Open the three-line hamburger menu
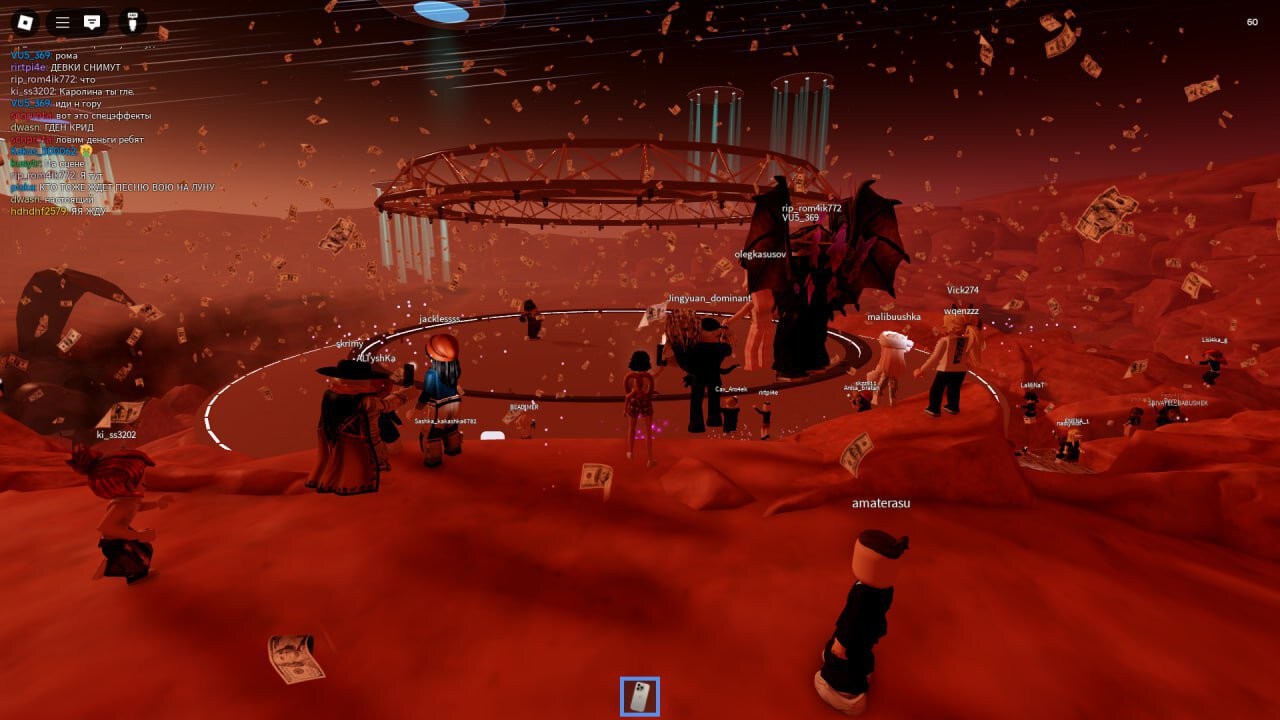1280x720 pixels. click(62, 22)
